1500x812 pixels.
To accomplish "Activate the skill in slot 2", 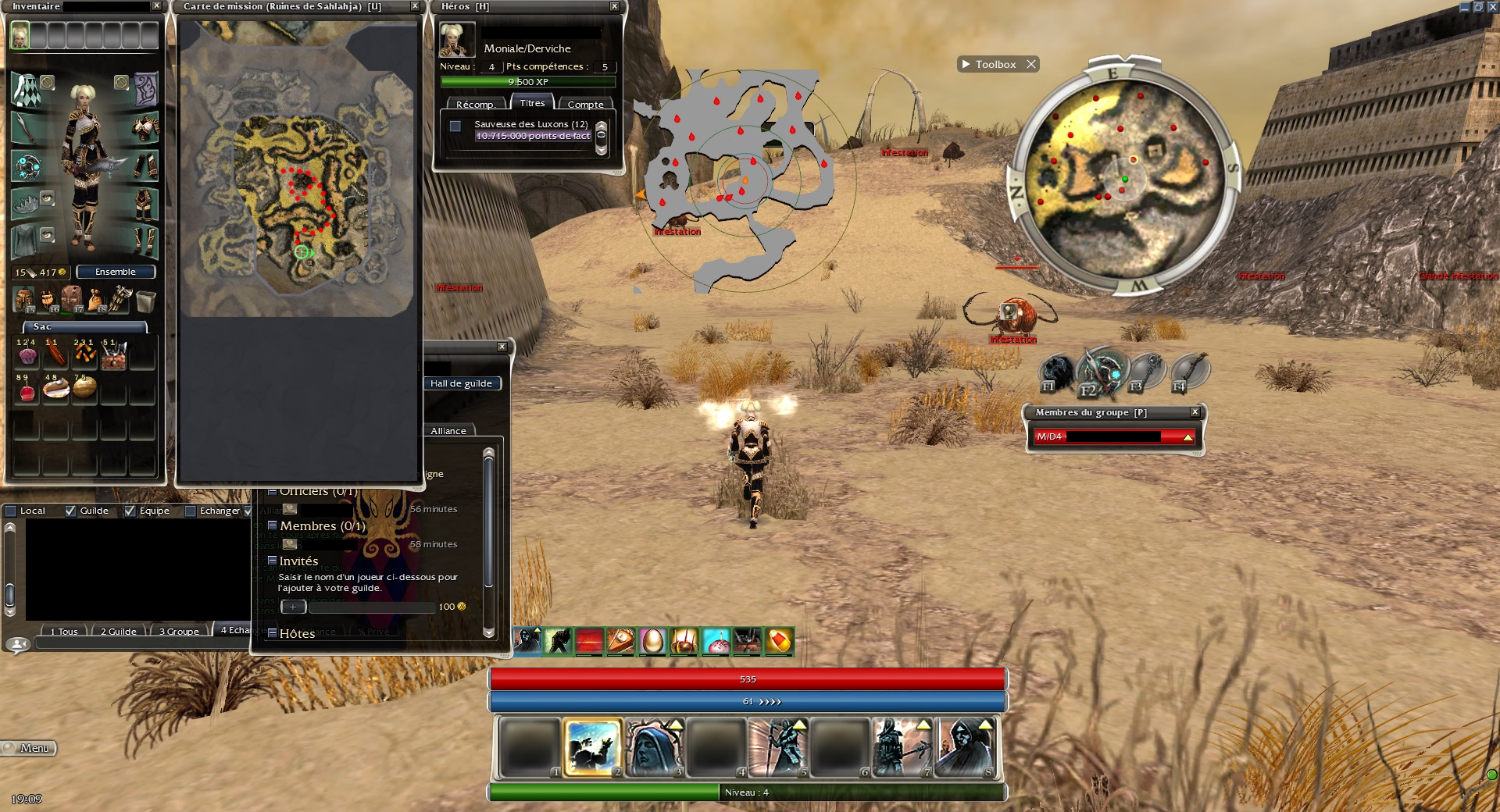I will [592, 748].
